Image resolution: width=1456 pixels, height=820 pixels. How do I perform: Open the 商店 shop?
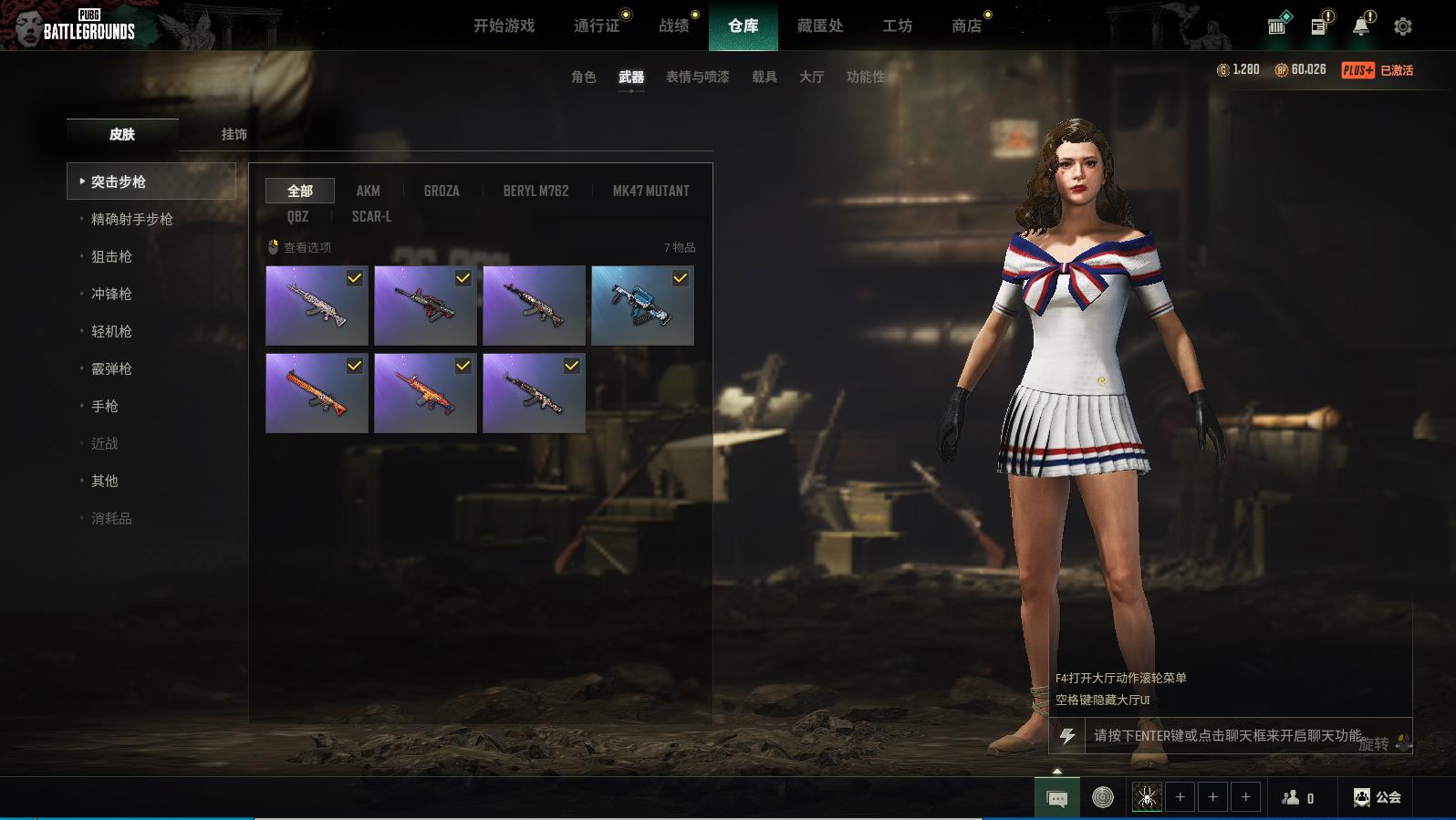point(966,26)
